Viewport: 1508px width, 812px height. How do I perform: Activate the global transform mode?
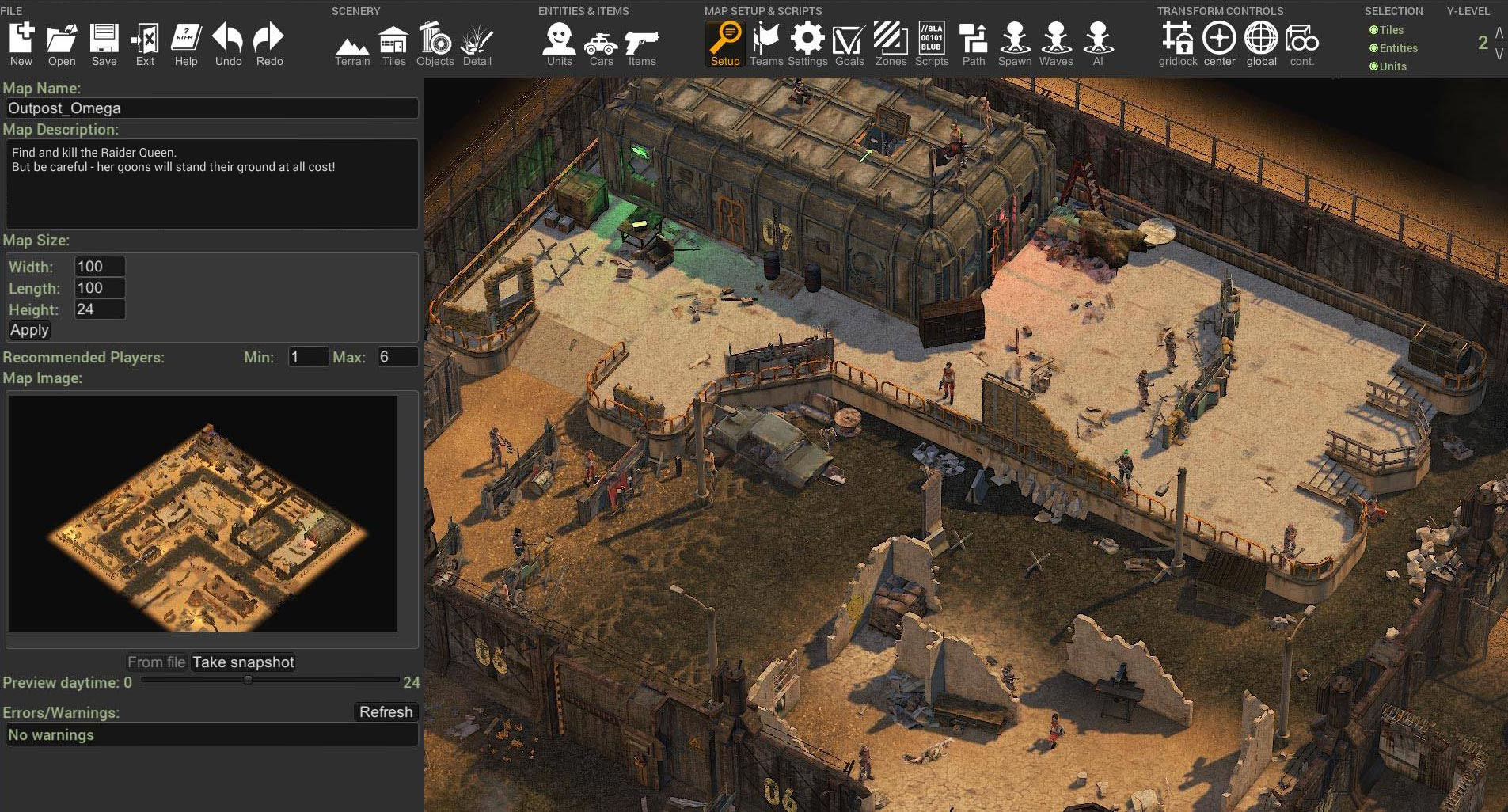click(x=1260, y=44)
